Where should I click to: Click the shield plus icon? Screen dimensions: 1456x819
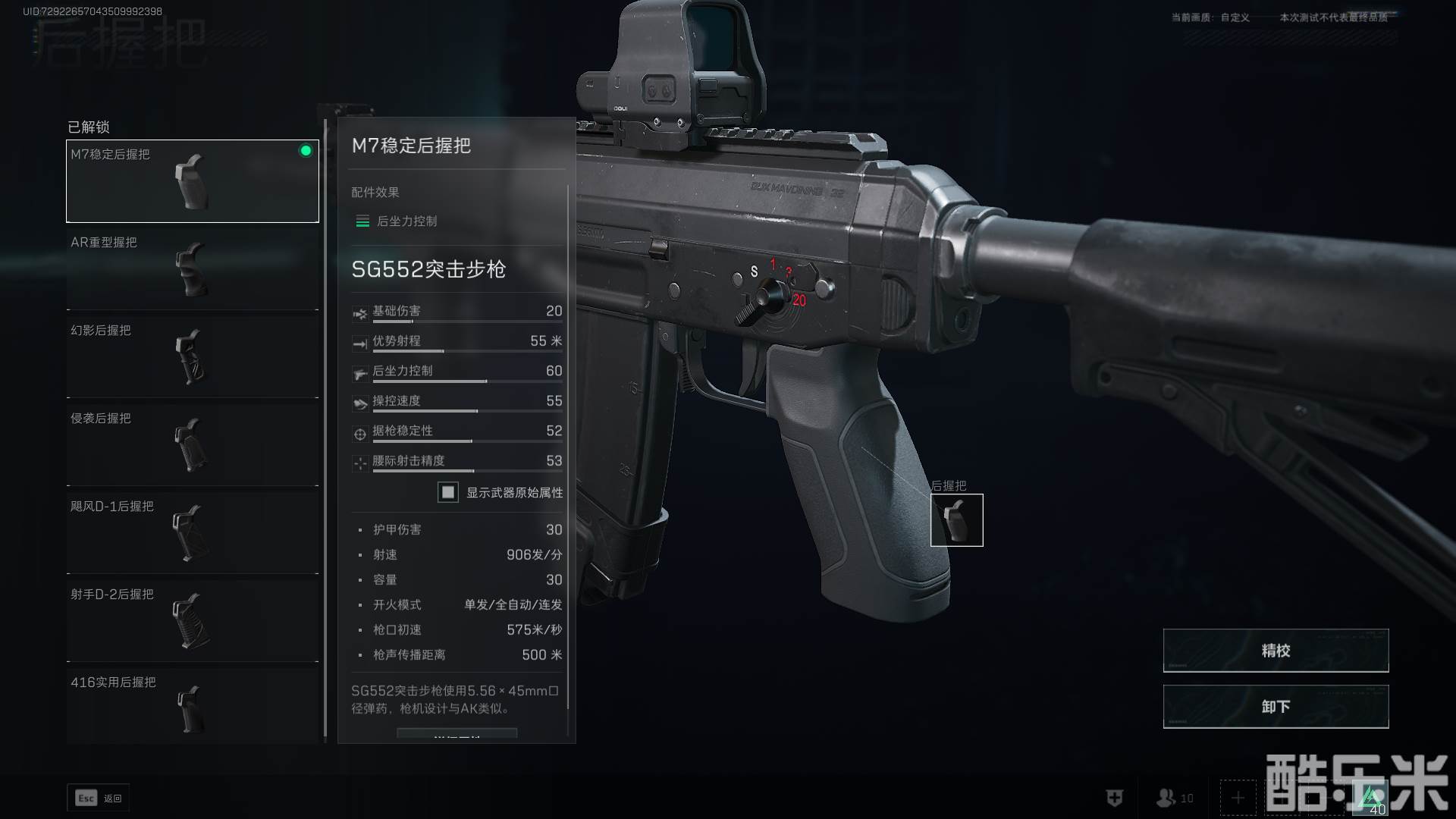pyautogui.click(x=1114, y=798)
